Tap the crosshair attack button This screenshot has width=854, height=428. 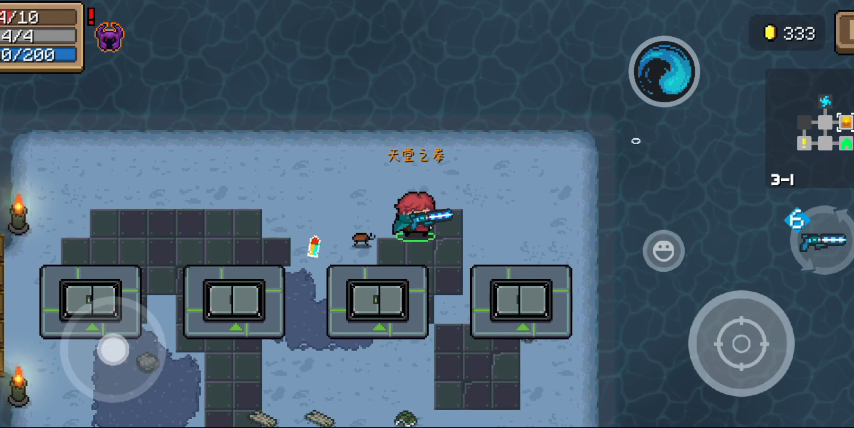click(x=741, y=343)
